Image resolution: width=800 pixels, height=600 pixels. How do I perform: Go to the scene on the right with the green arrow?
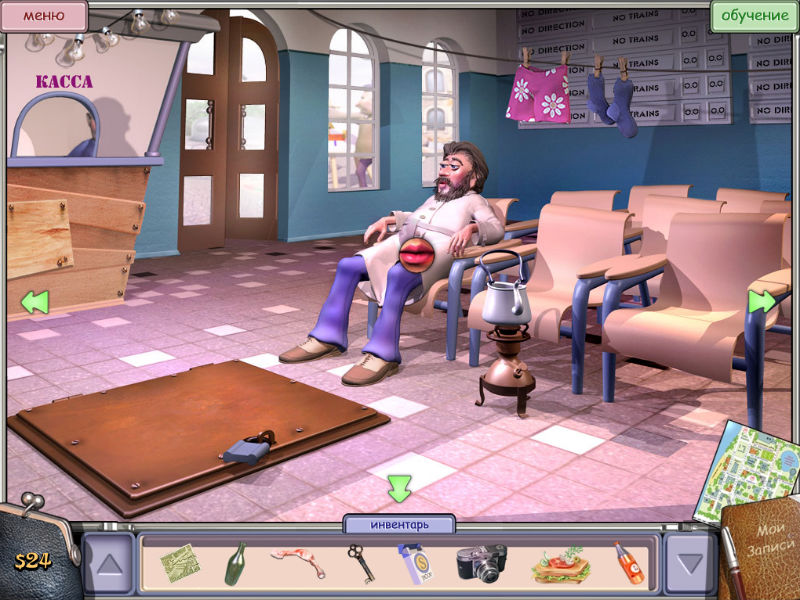tap(762, 300)
